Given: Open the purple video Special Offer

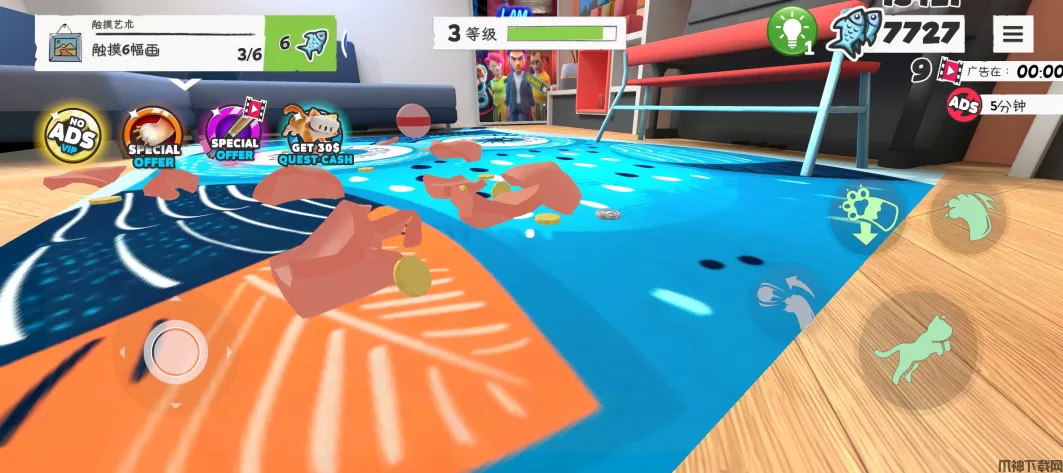Looking at the screenshot, I should click(x=235, y=134).
